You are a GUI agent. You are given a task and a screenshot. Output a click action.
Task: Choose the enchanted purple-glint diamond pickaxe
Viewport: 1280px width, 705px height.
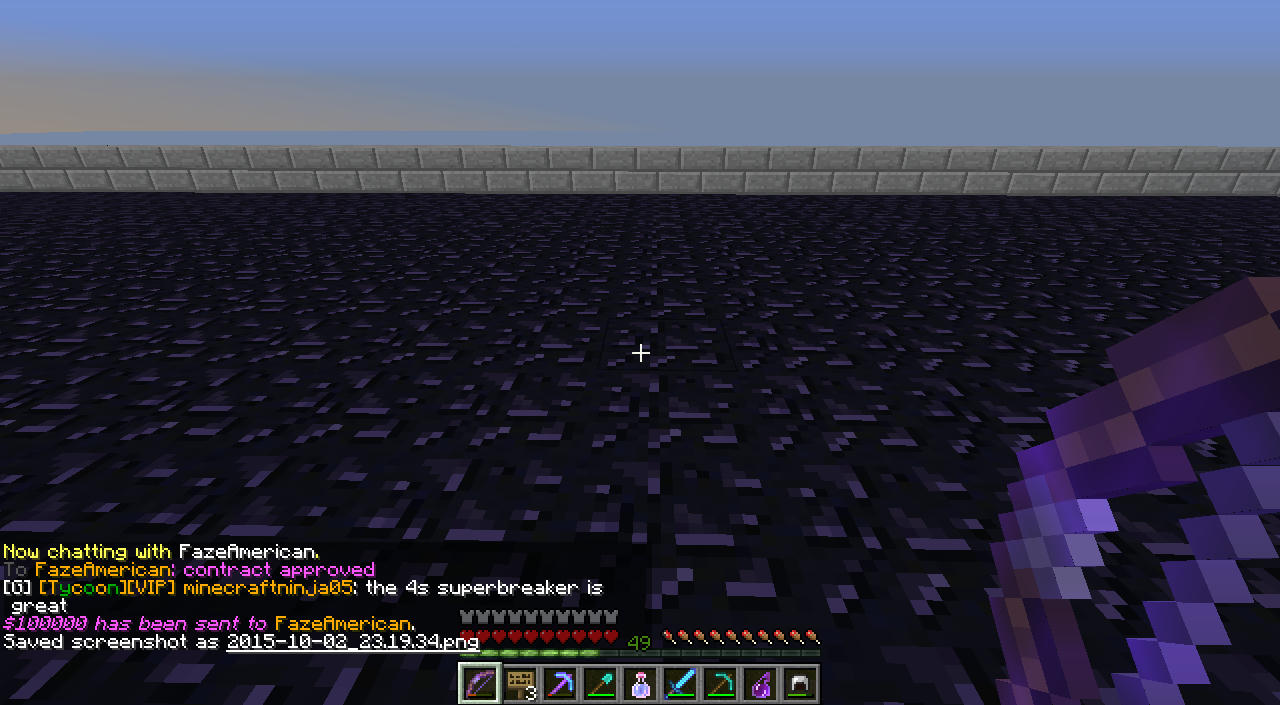click(560, 684)
